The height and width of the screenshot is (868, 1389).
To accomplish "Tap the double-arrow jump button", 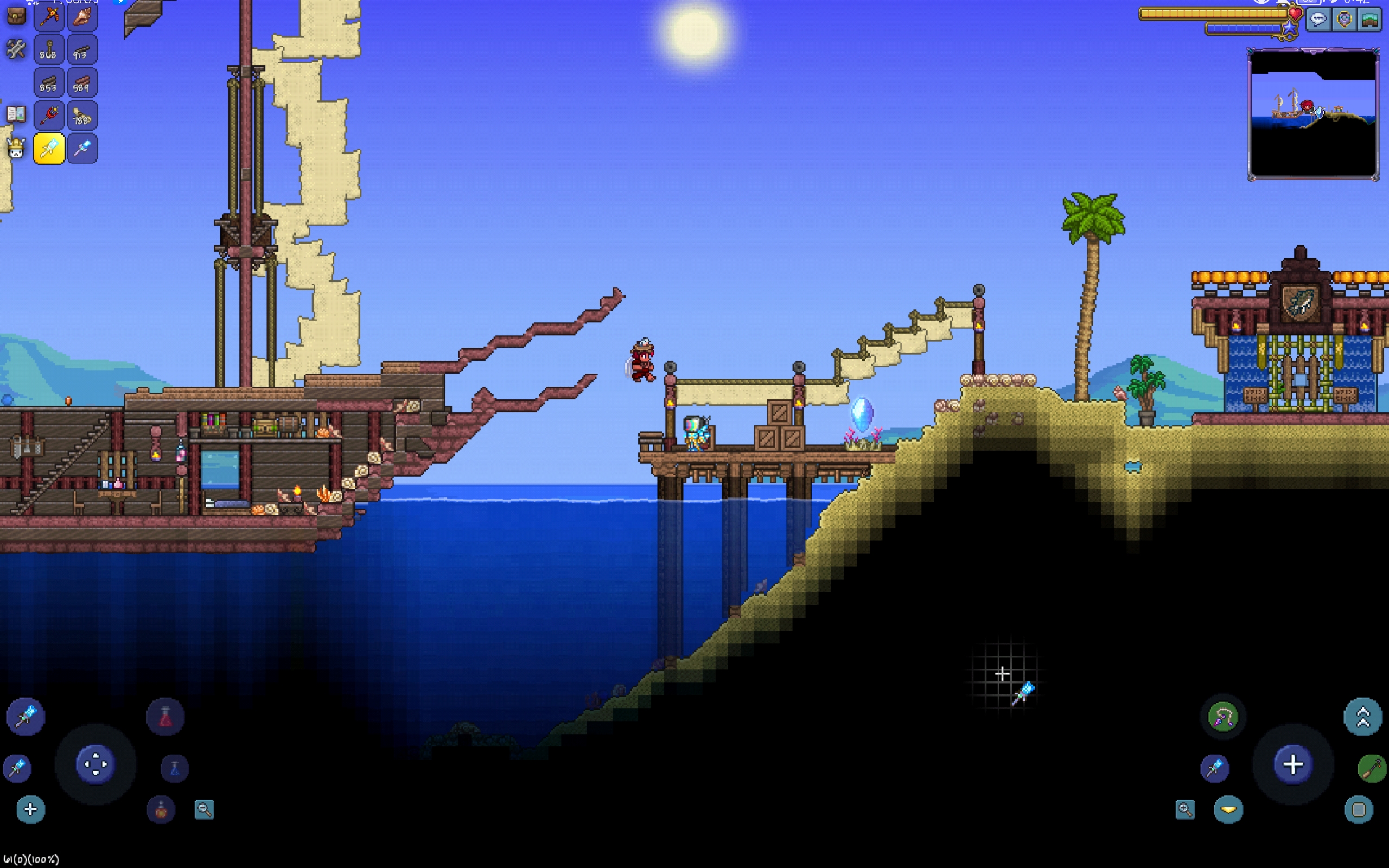I will pyautogui.click(x=1362, y=717).
